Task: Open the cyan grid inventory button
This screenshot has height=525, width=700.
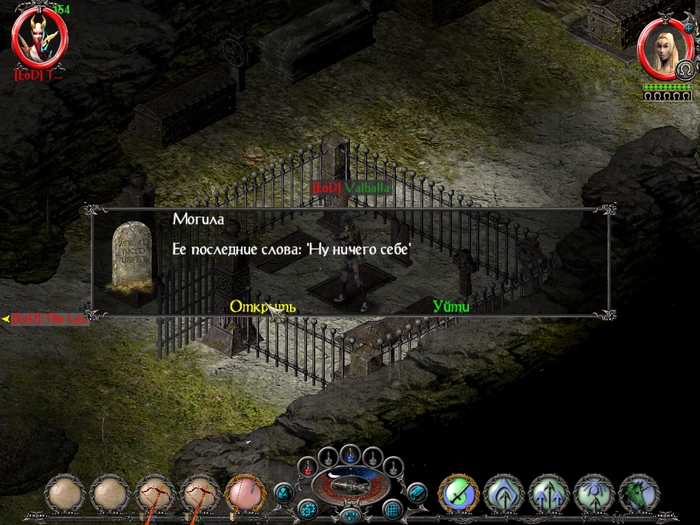Action: pyautogui.click(x=393, y=509)
